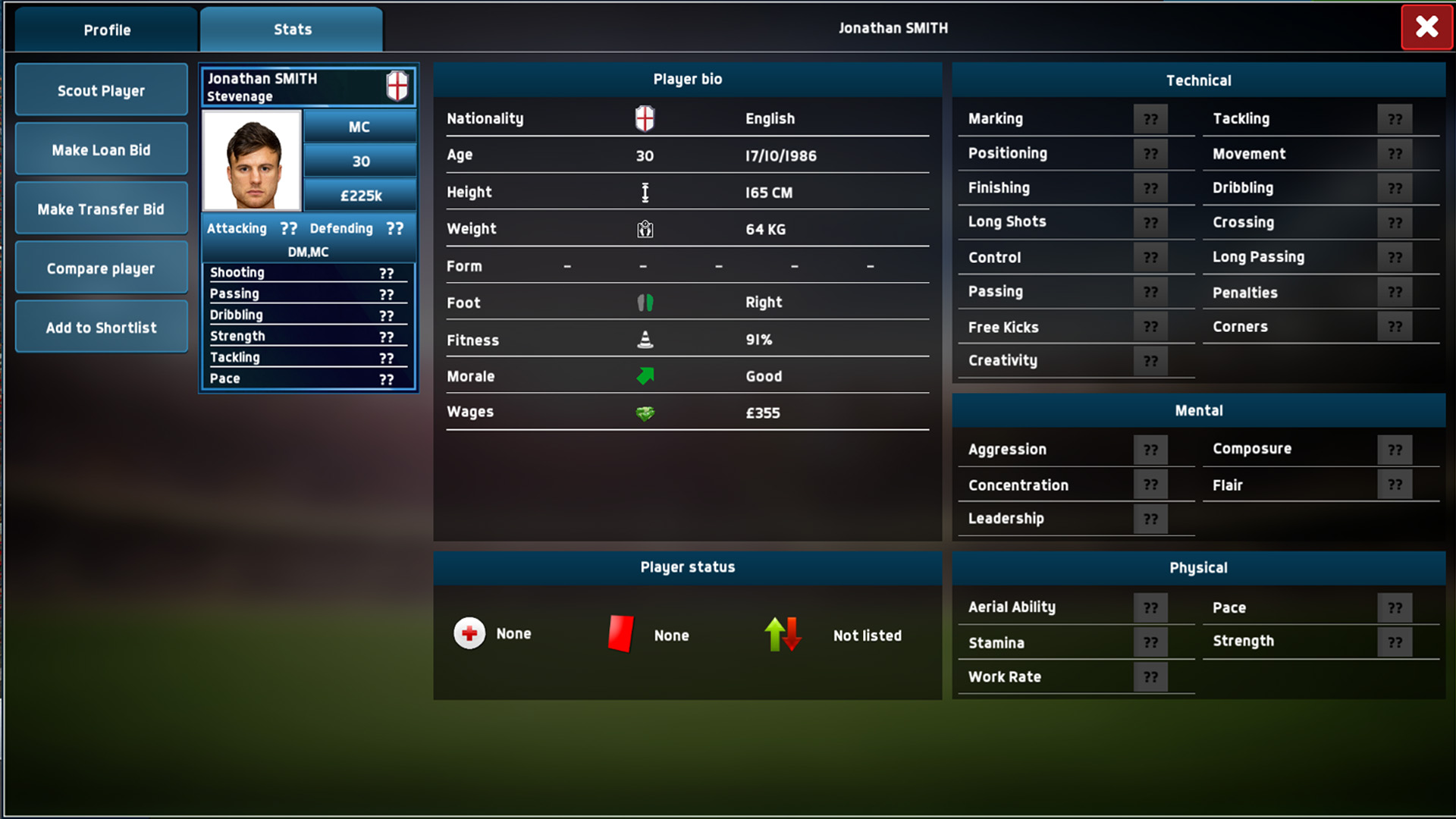Click Jonathan Smith's portrait photo
This screenshot has height=819, width=1456.
coord(252,159)
